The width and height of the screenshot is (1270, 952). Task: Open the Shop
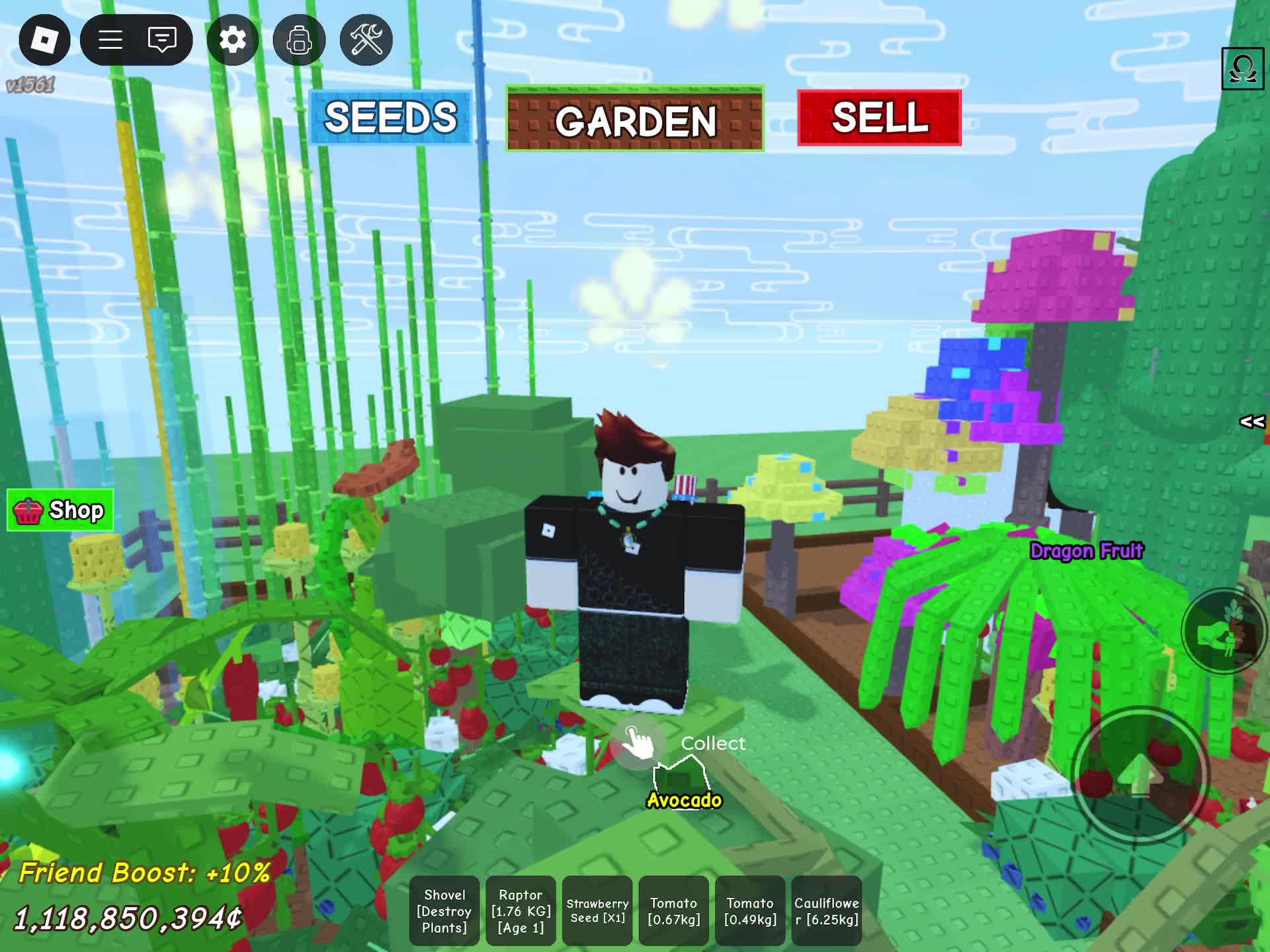(x=60, y=510)
